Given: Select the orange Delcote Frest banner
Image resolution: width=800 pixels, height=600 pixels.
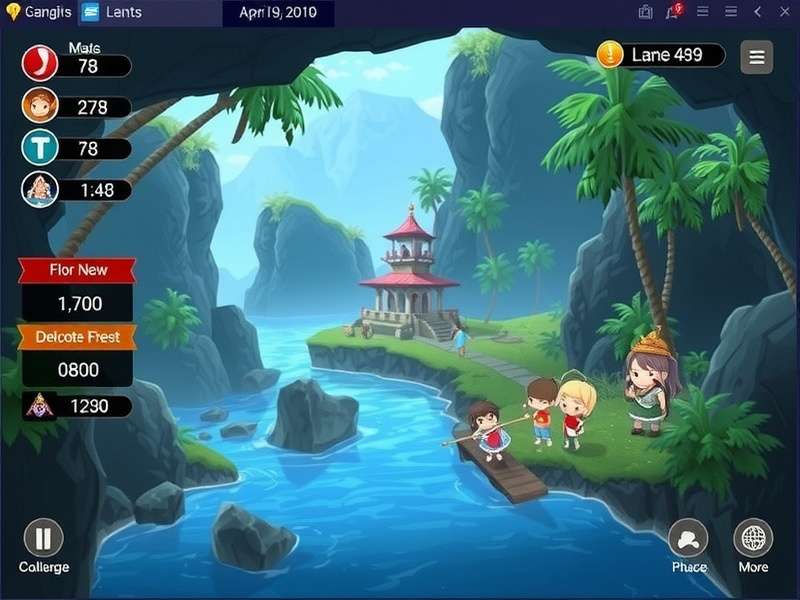Looking at the screenshot, I should pos(78,337).
